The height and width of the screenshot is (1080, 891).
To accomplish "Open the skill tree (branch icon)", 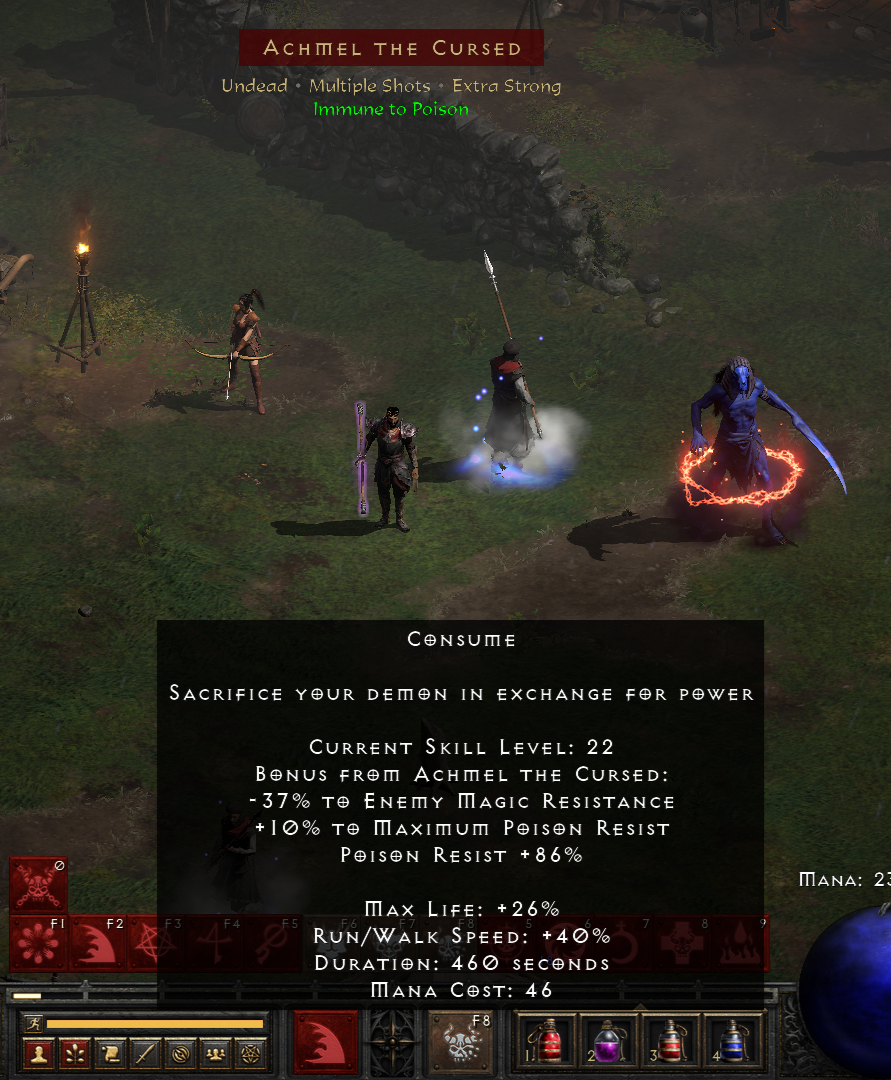I will [x=75, y=1054].
